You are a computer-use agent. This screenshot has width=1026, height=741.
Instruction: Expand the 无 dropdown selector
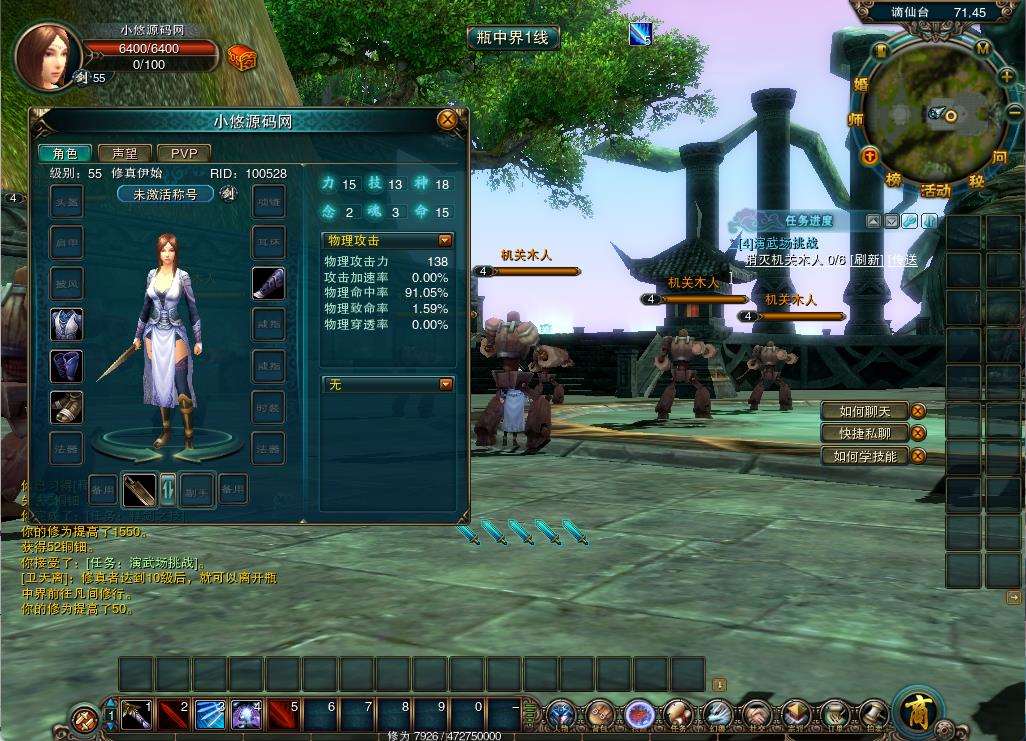tap(445, 384)
